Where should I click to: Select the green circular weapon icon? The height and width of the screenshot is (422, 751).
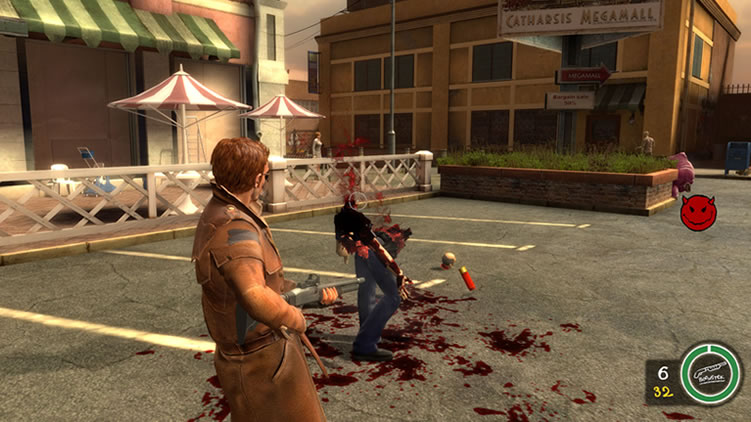710,373
